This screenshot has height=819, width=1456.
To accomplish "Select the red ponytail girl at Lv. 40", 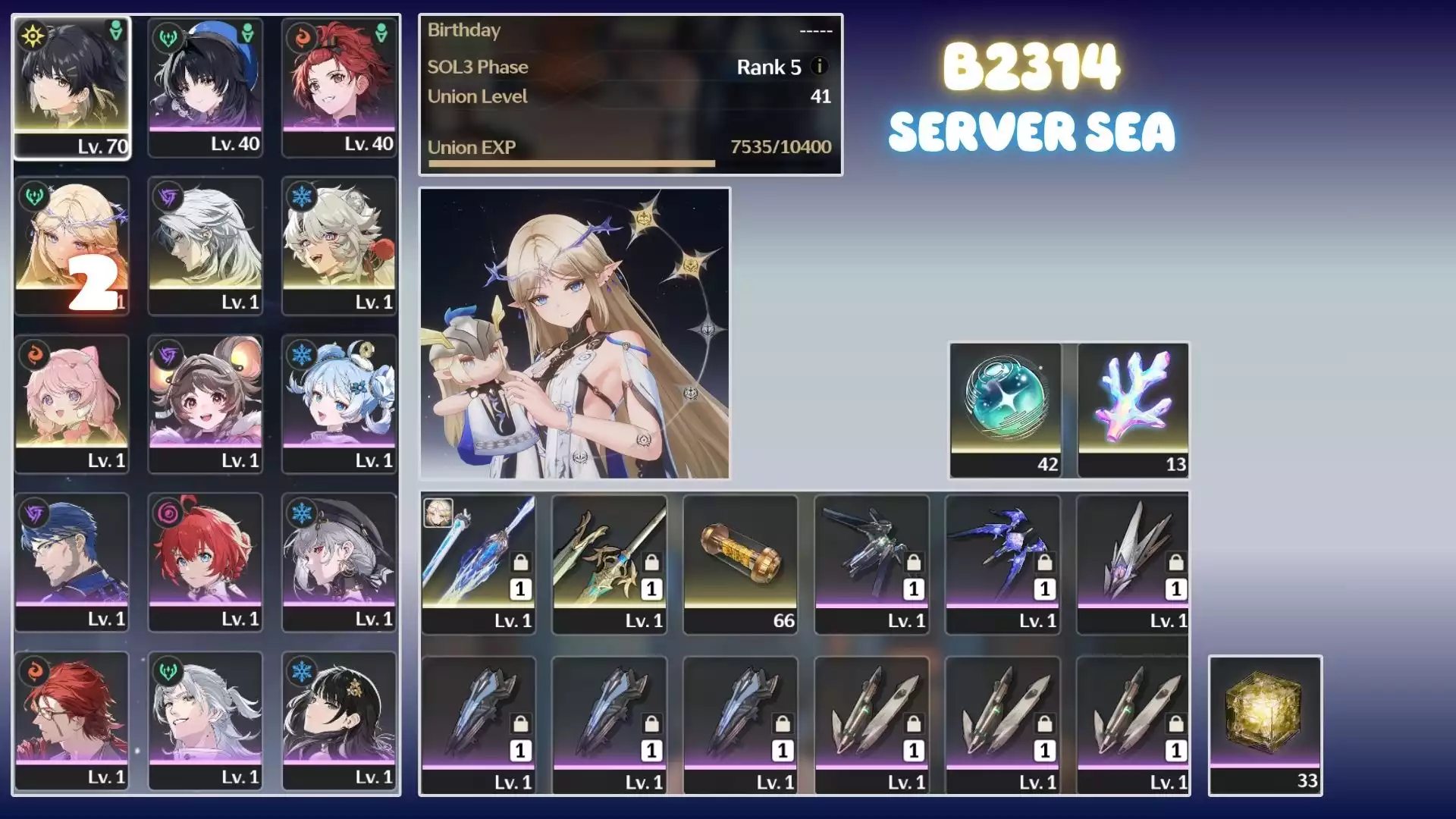I will click(x=339, y=87).
